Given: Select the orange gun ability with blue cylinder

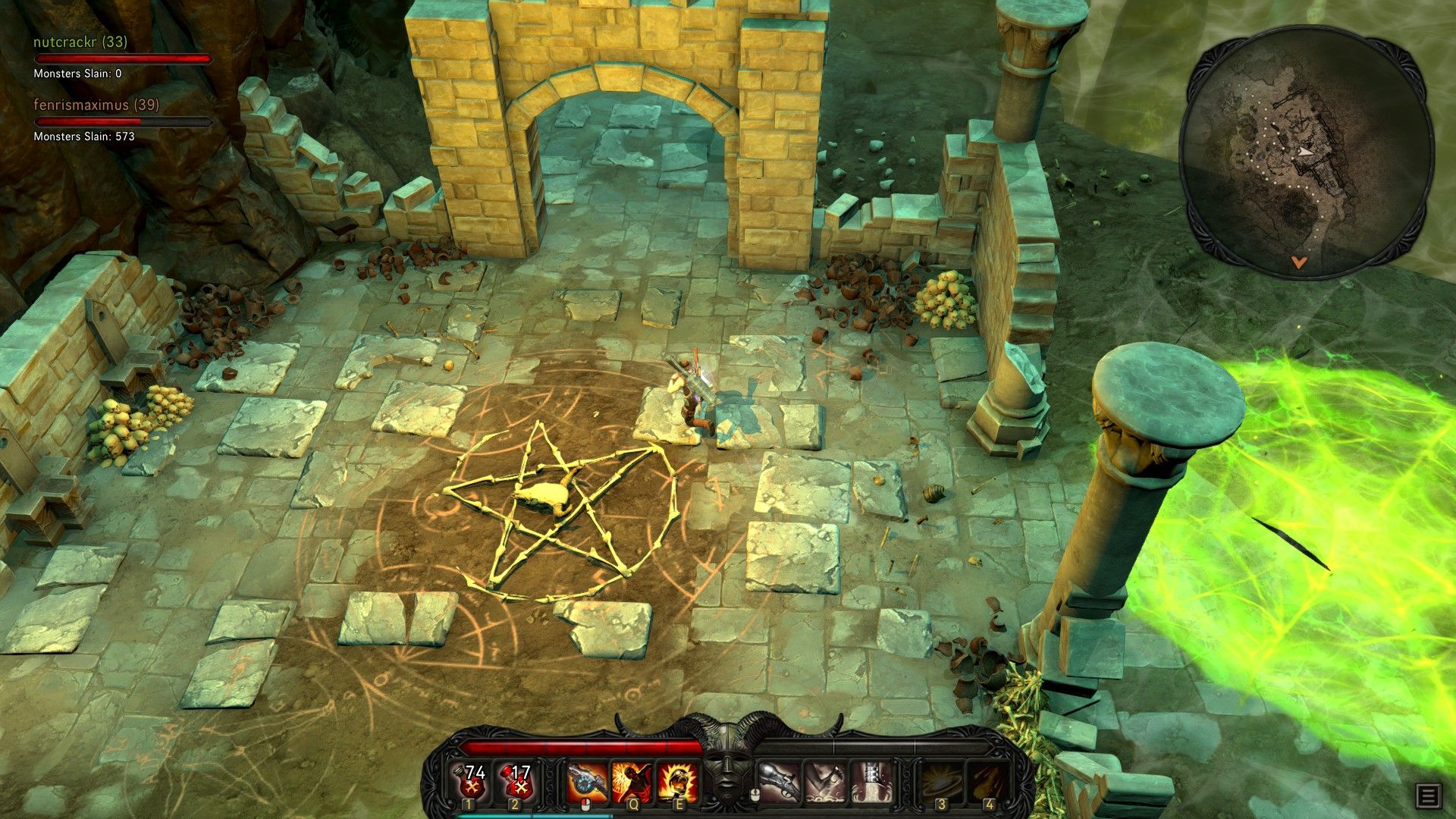Looking at the screenshot, I should (x=587, y=782).
